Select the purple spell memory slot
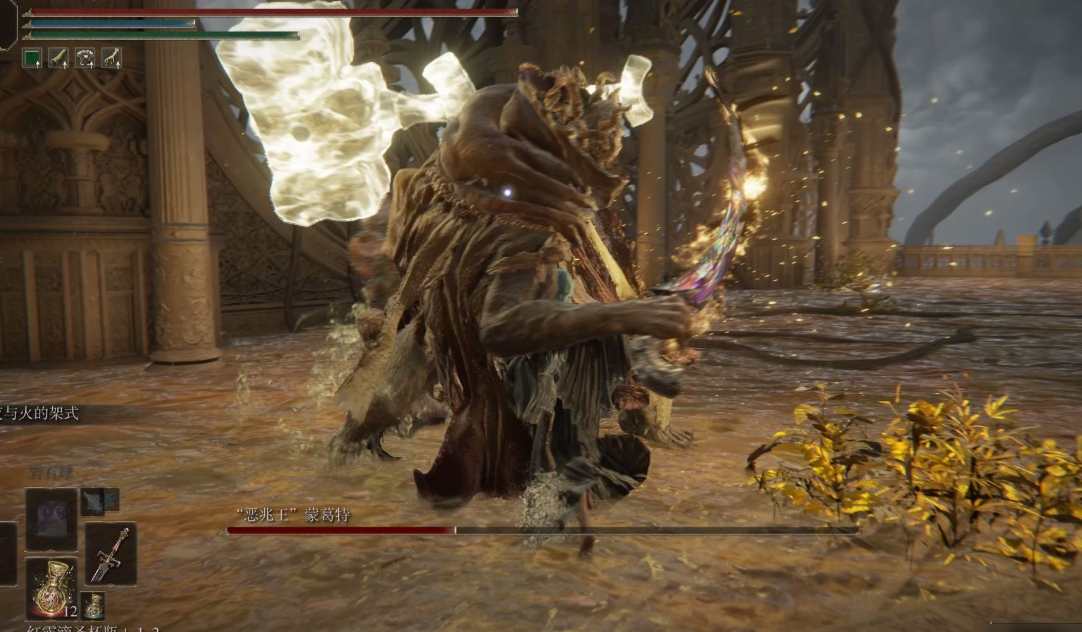The width and height of the screenshot is (1082, 632). [x=51, y=518]
